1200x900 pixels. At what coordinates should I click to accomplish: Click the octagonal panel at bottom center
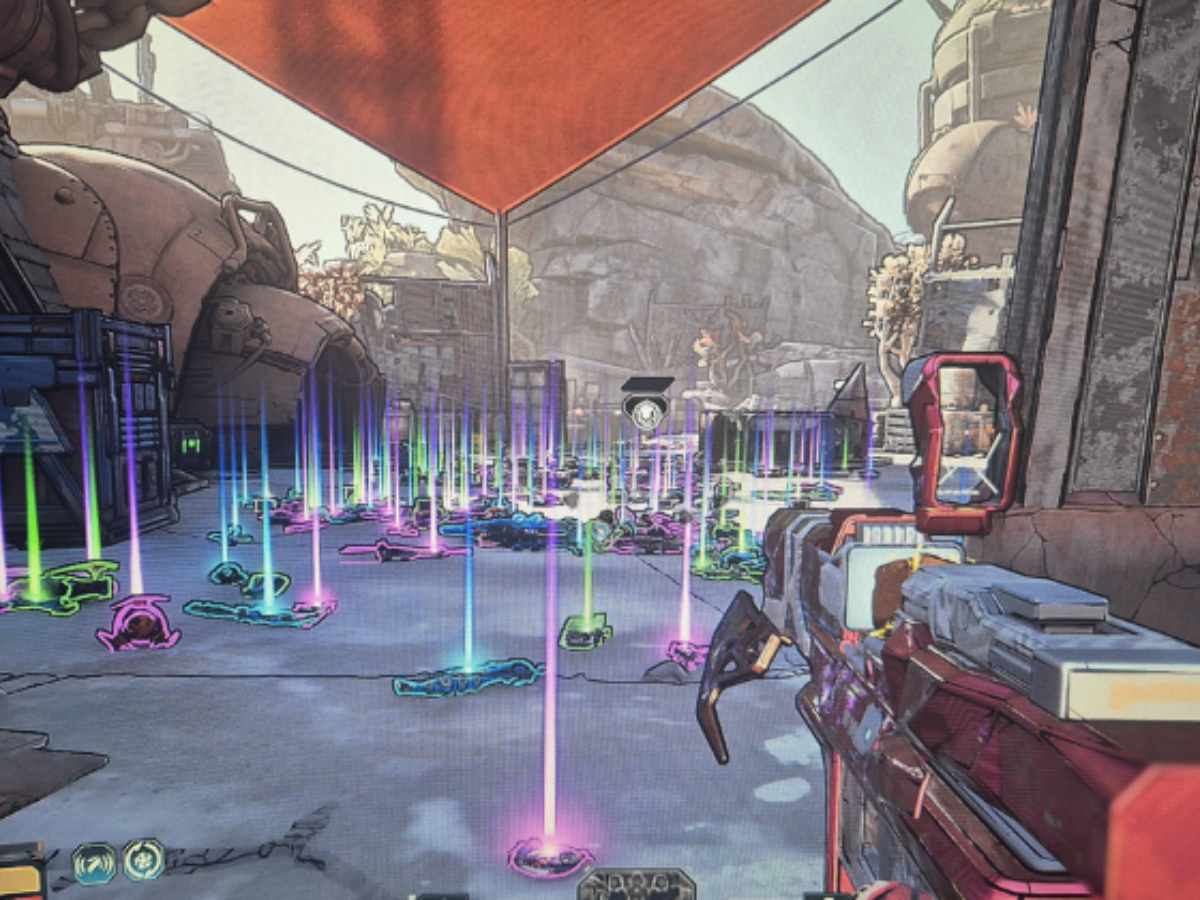636,885
